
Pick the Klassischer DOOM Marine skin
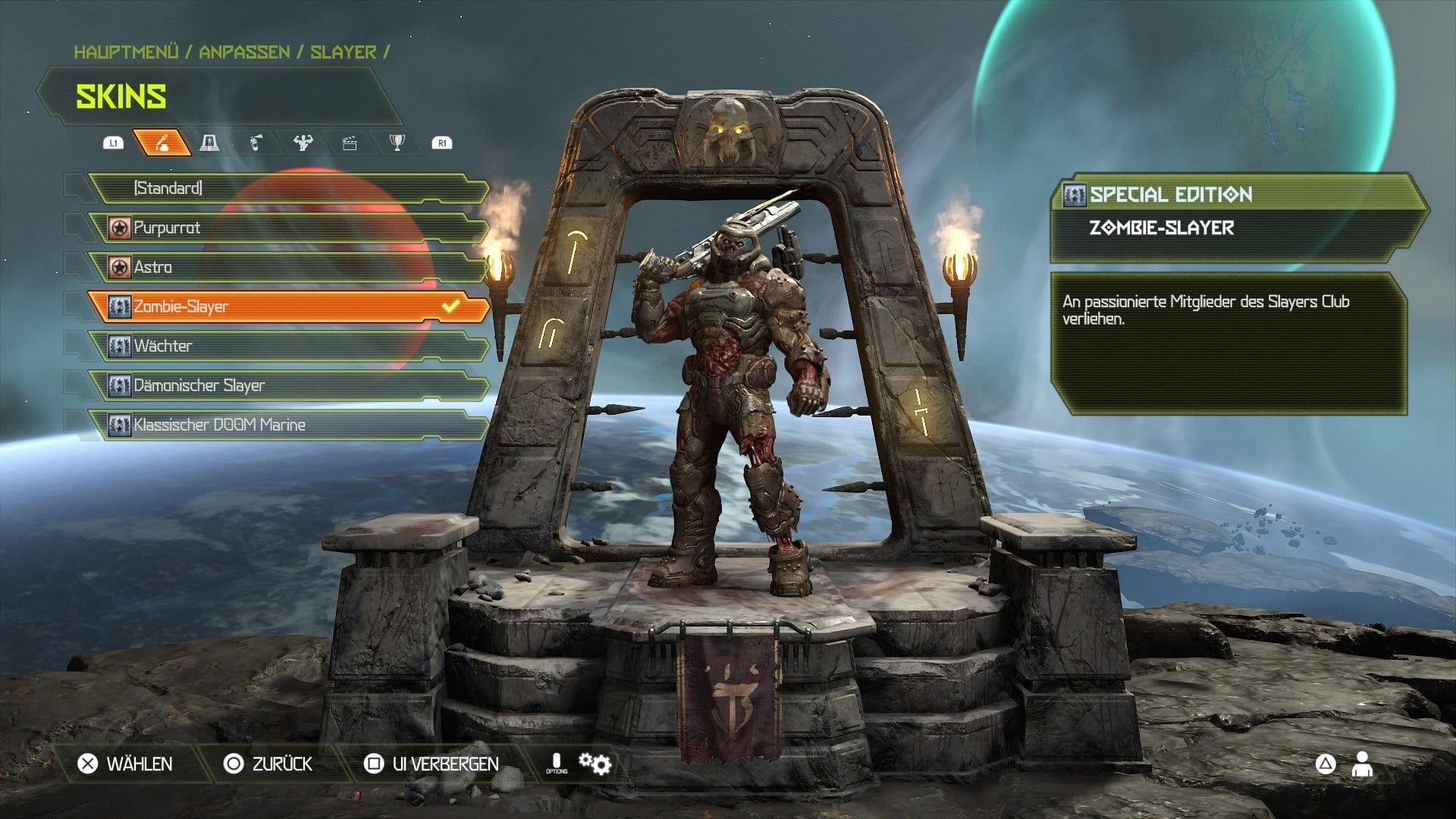(288, 425)
